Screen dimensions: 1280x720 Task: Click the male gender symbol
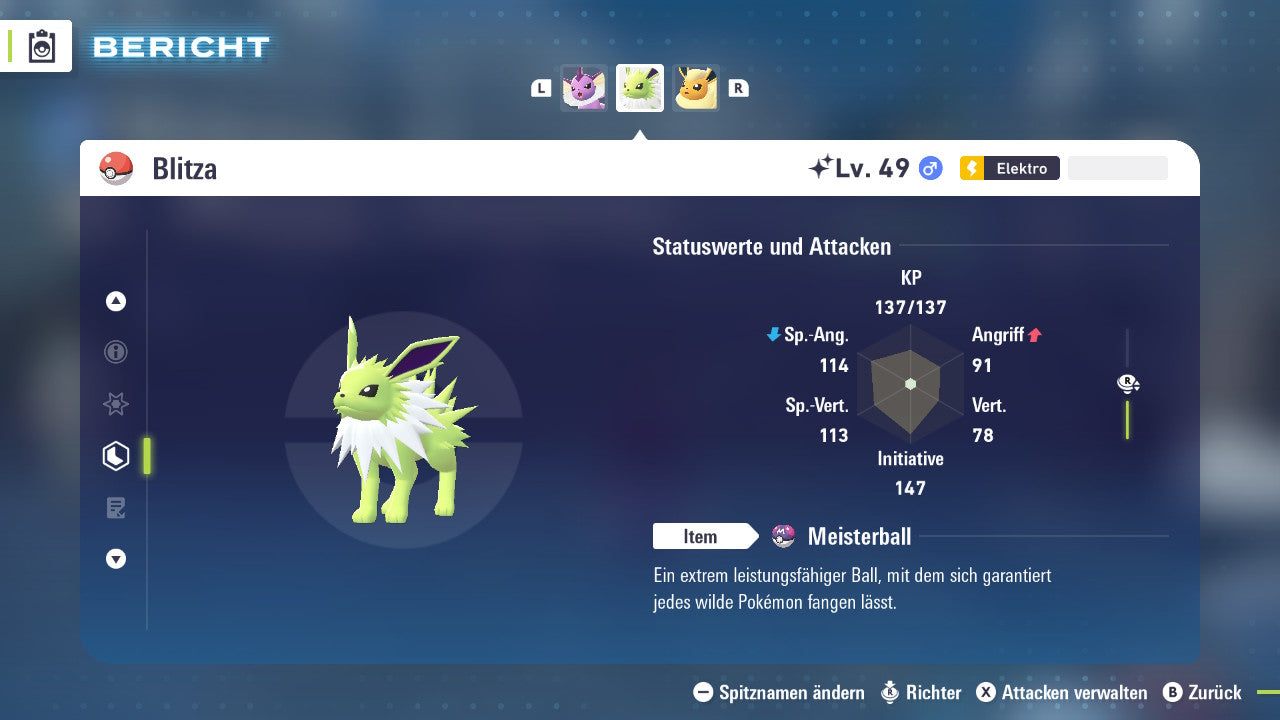(x=930, y=168)
